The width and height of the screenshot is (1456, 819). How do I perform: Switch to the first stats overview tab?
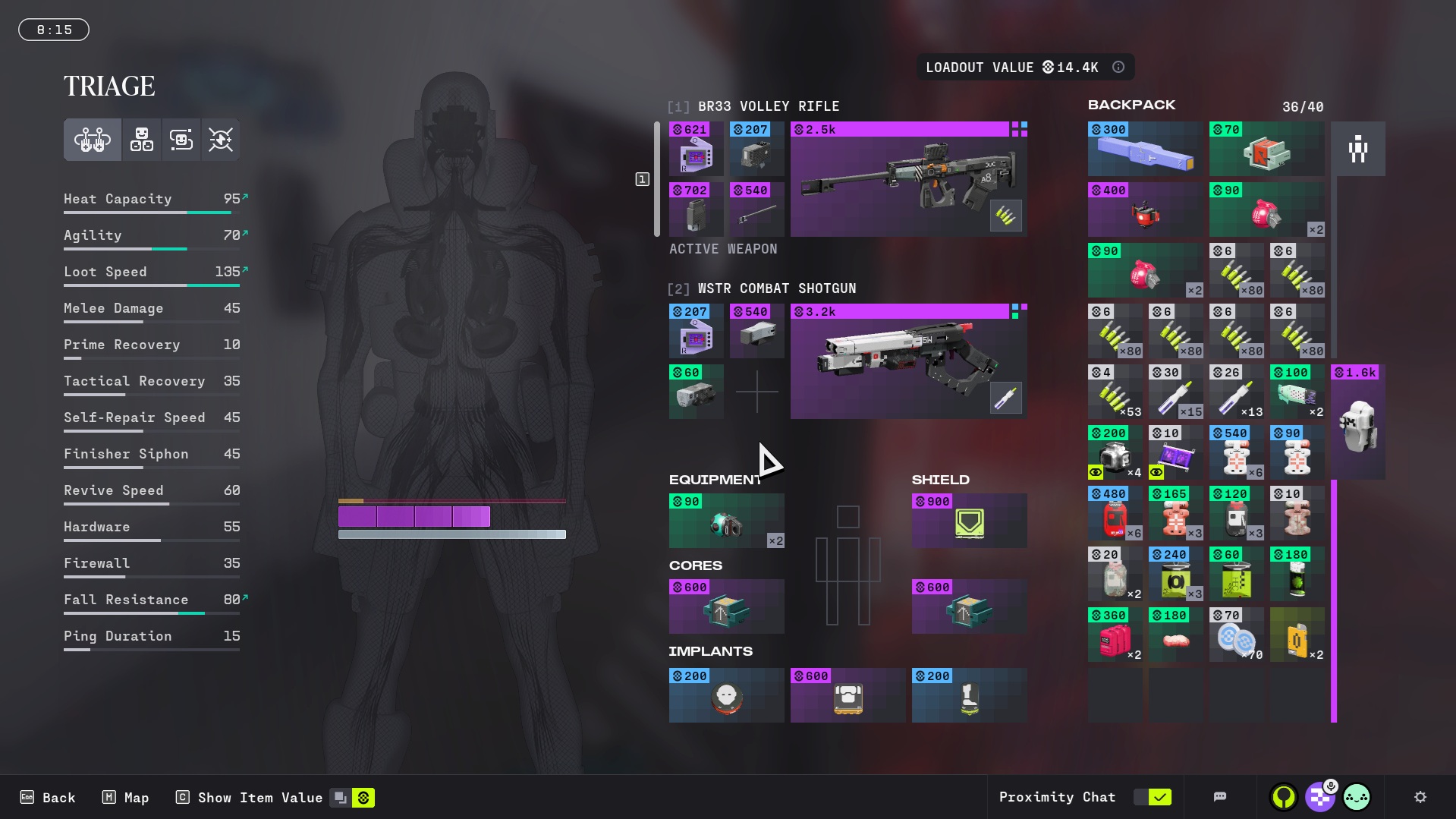[93, 140]
